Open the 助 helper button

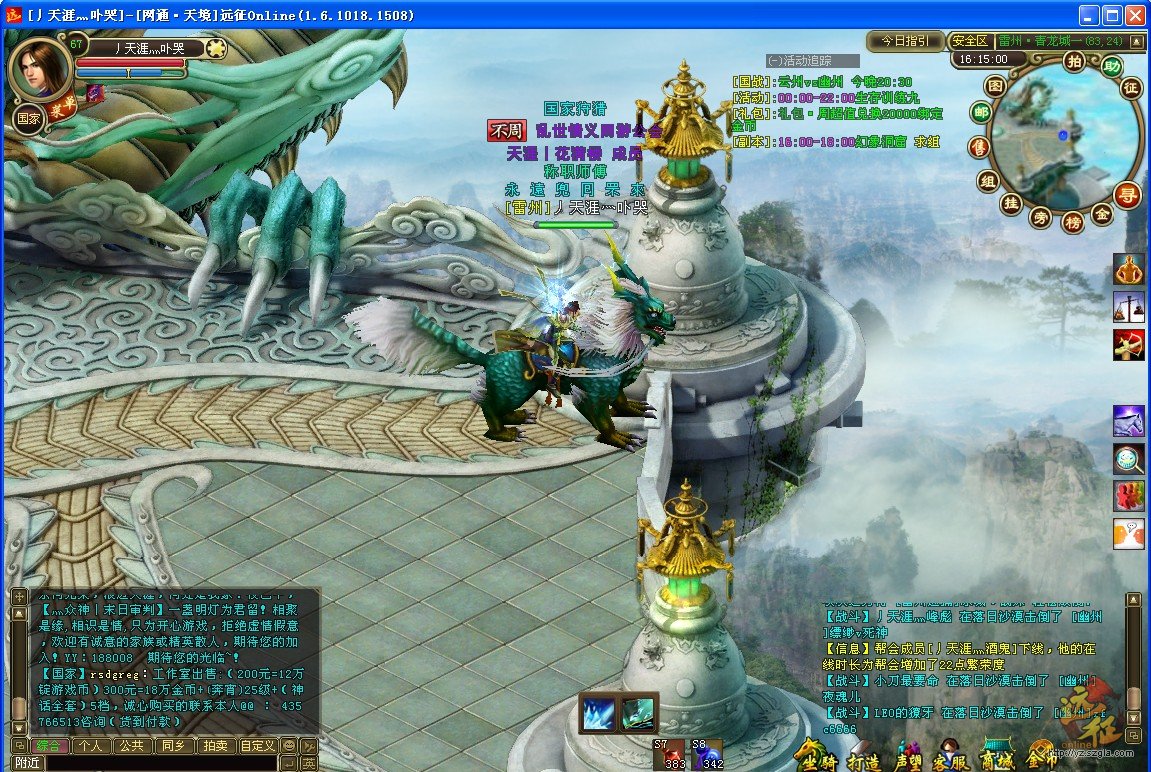[1111, 68]
